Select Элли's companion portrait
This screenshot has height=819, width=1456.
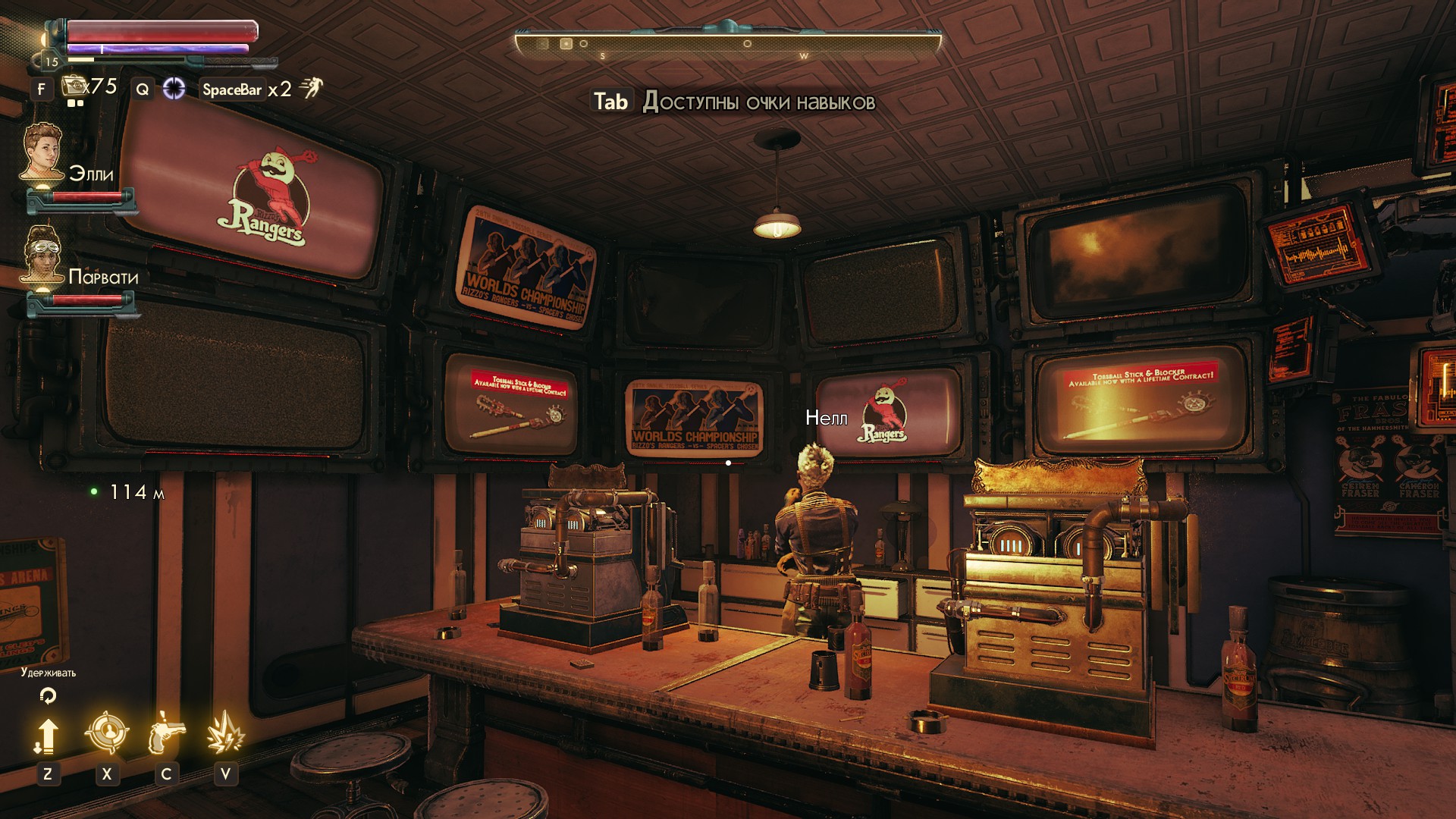tap(42, 152)
